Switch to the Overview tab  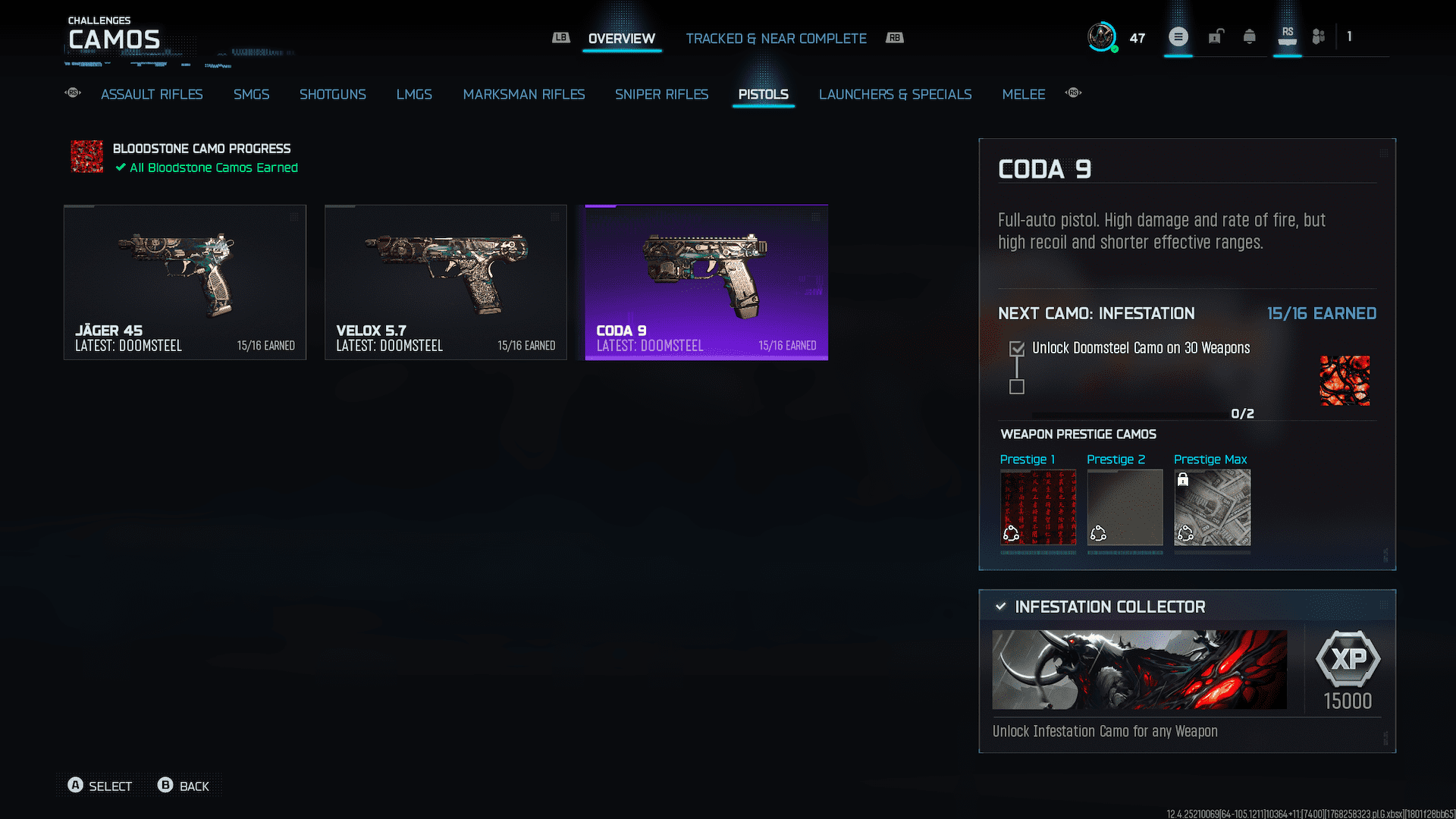pyautogui.click(x=621, y=39)
